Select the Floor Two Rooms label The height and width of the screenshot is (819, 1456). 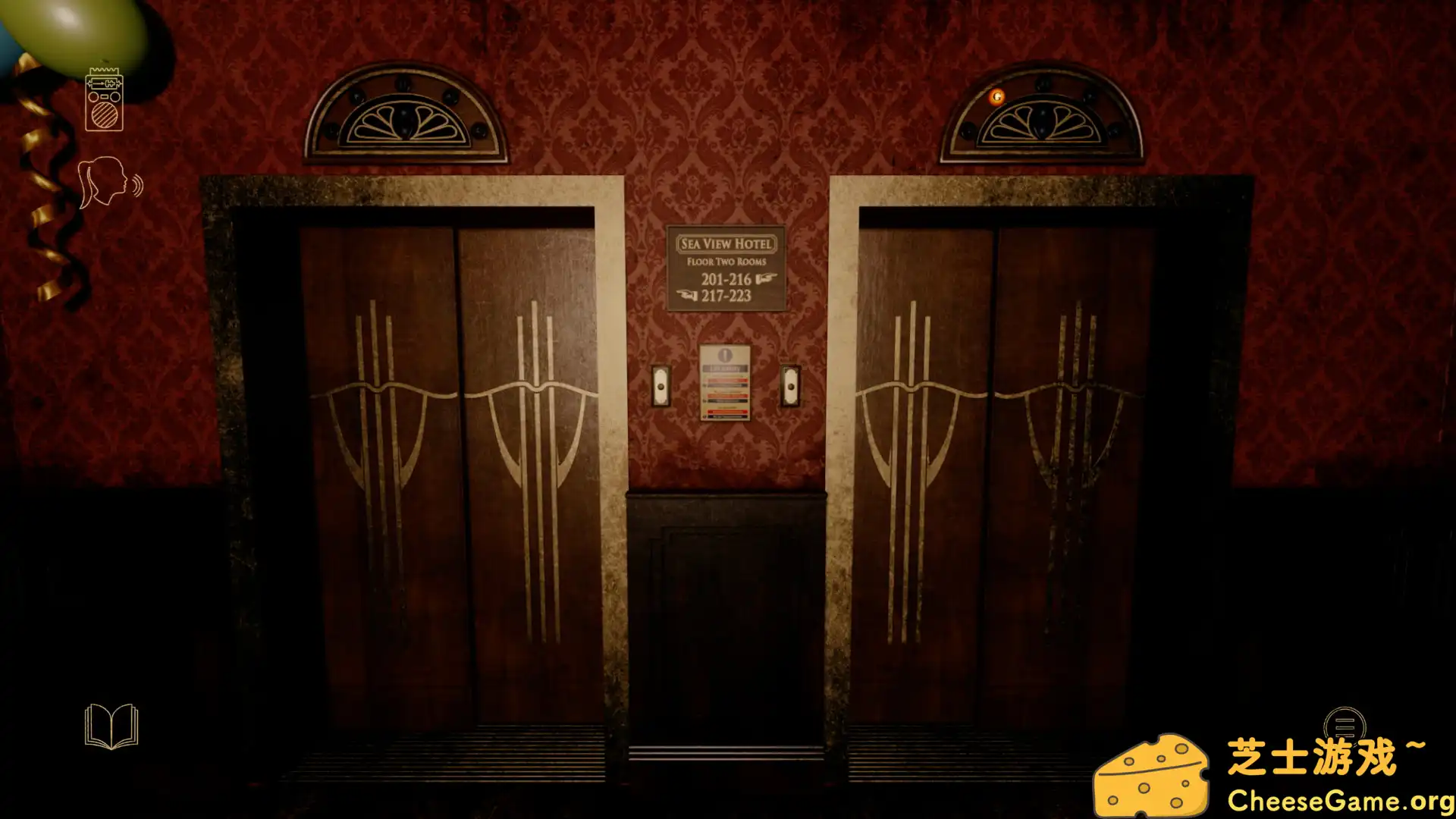[x=726, y=262]
